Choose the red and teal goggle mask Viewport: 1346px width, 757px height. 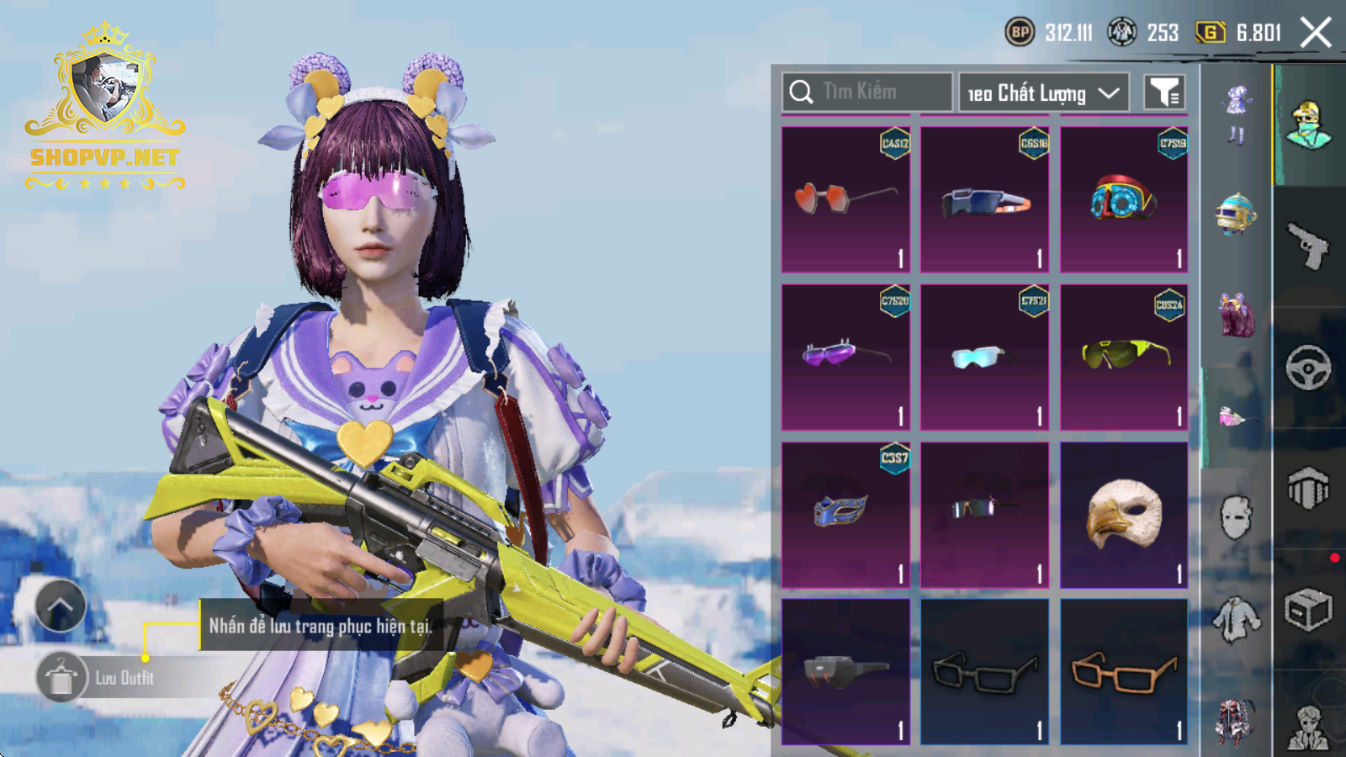pos(1124,200)
